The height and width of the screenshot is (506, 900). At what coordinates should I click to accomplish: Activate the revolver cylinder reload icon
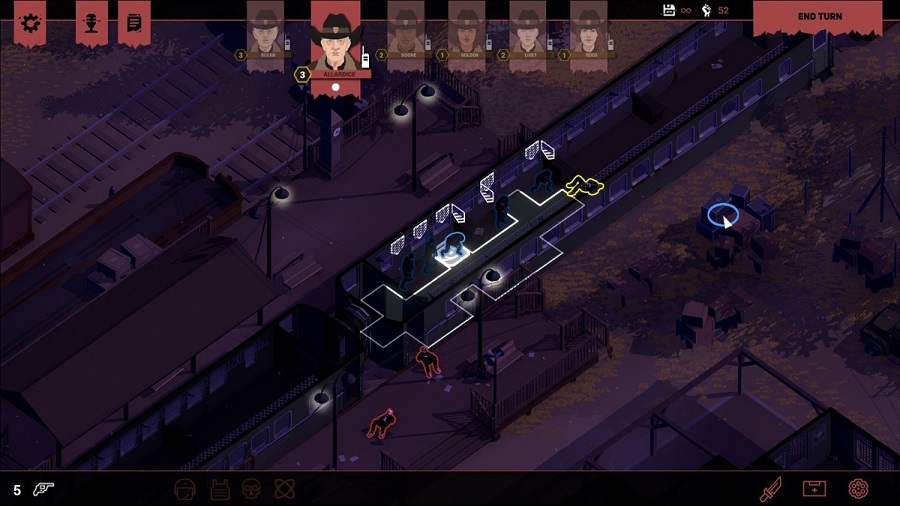857,489
